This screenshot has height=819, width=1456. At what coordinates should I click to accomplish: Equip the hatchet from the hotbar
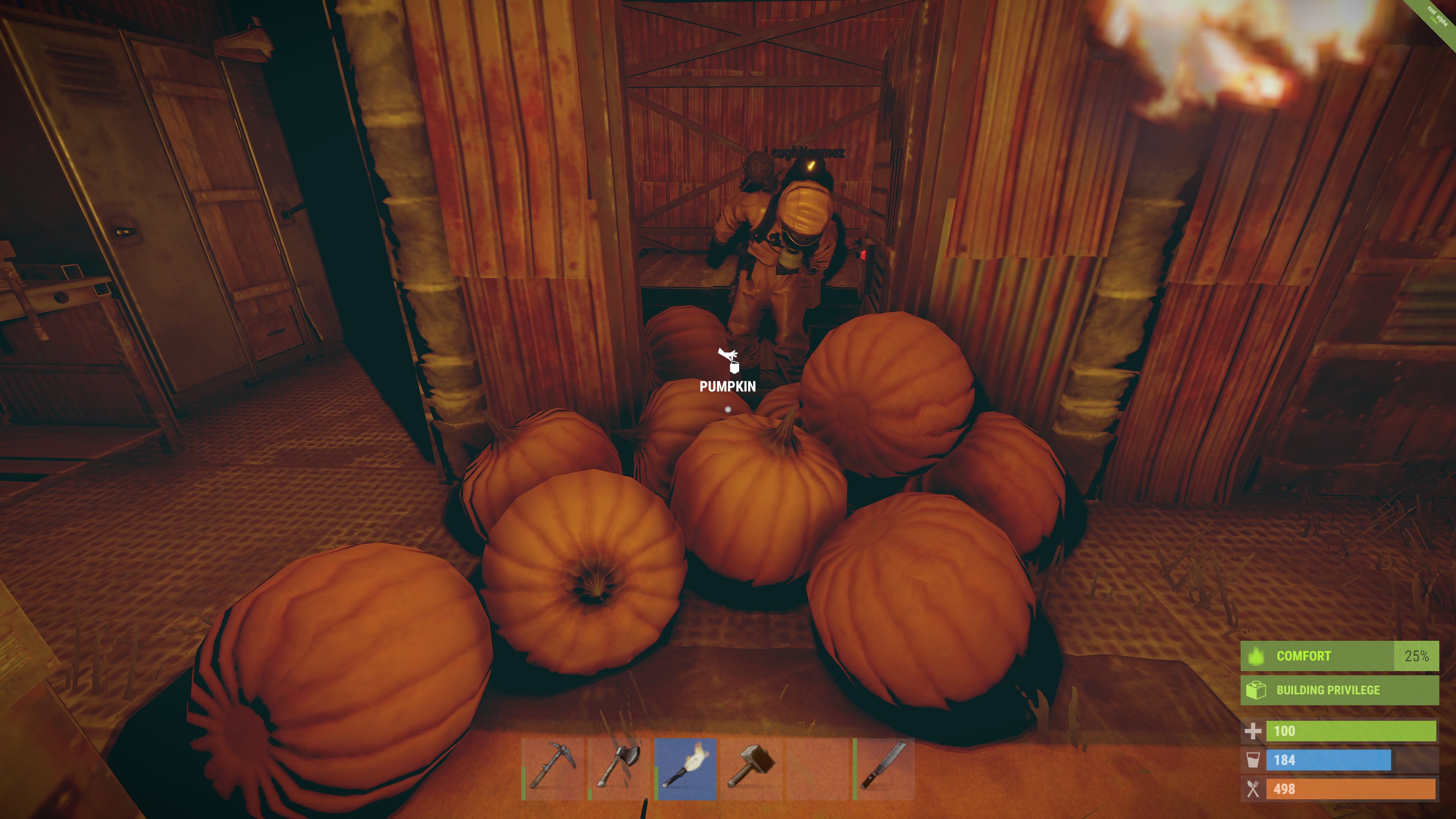pyautogui.click(x=618, y=769)
